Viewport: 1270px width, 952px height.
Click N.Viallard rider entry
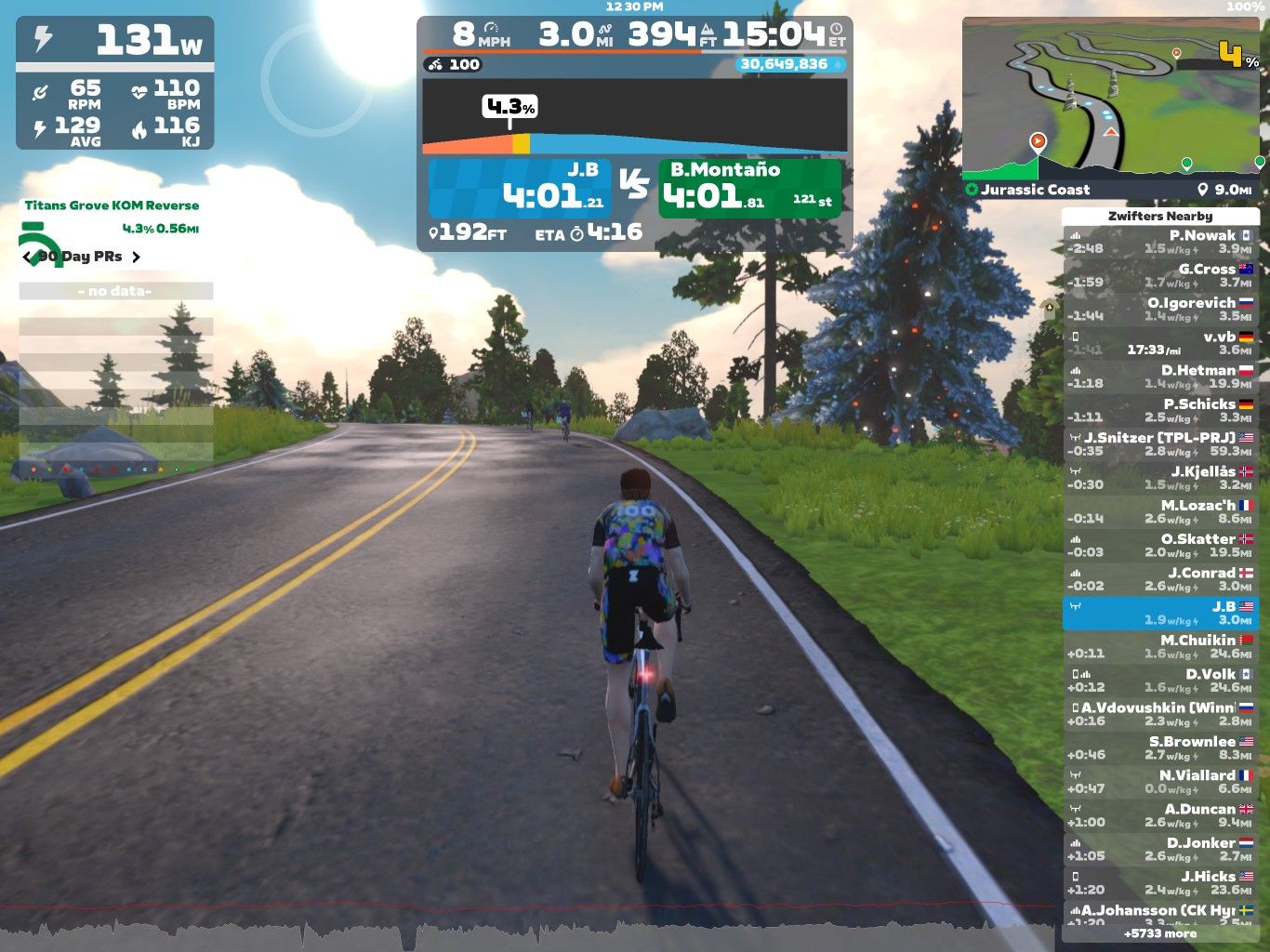tap(1160, 782)
